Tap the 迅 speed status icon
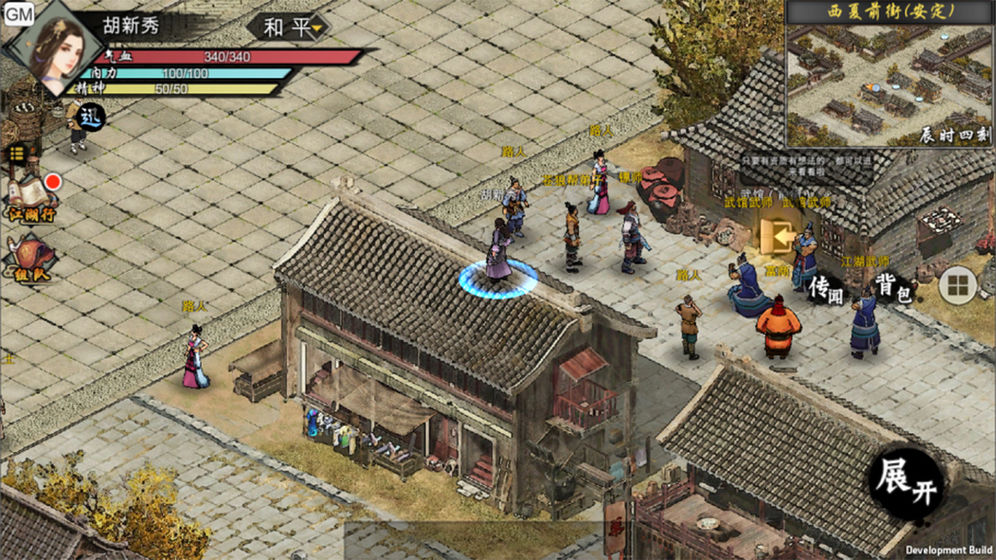 coord(90,116)
